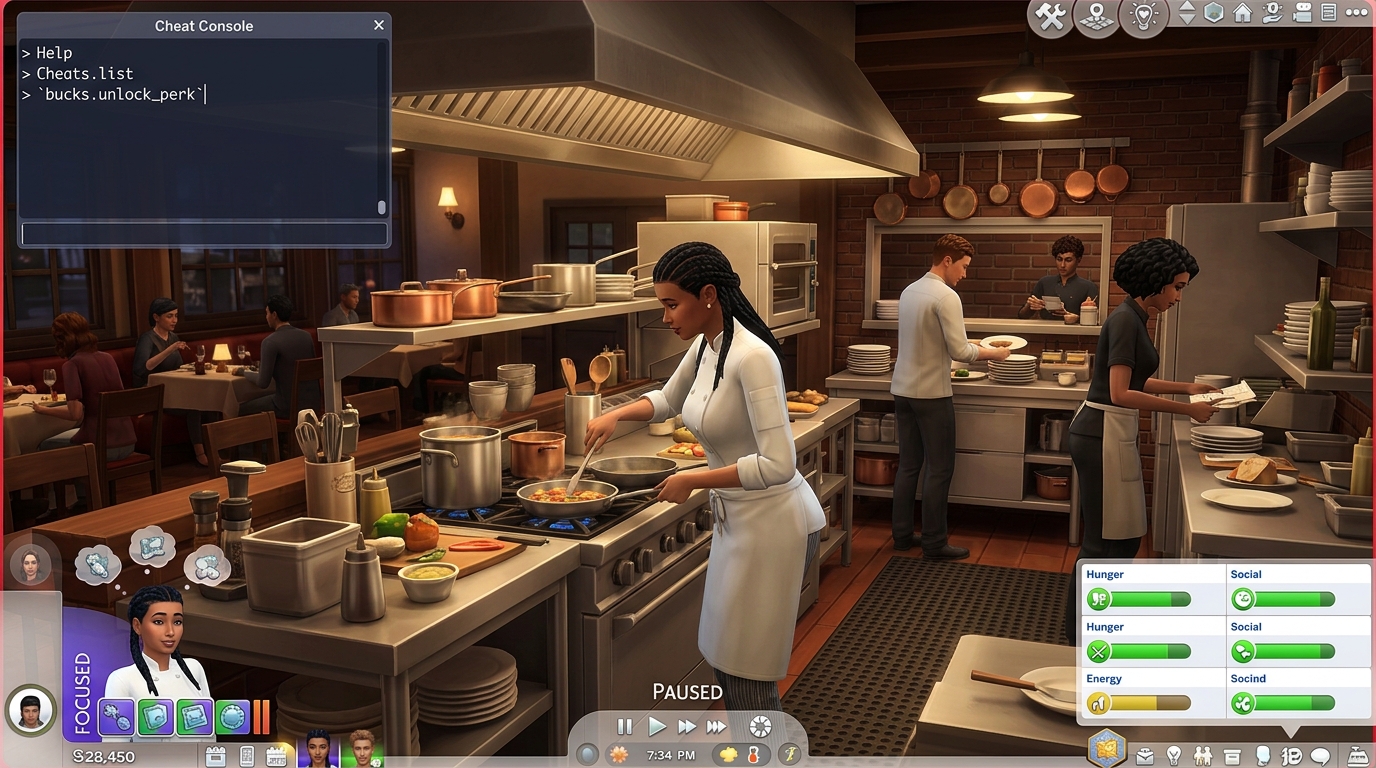Toggle wall height with the up arrow

[x=1186, y=8]
